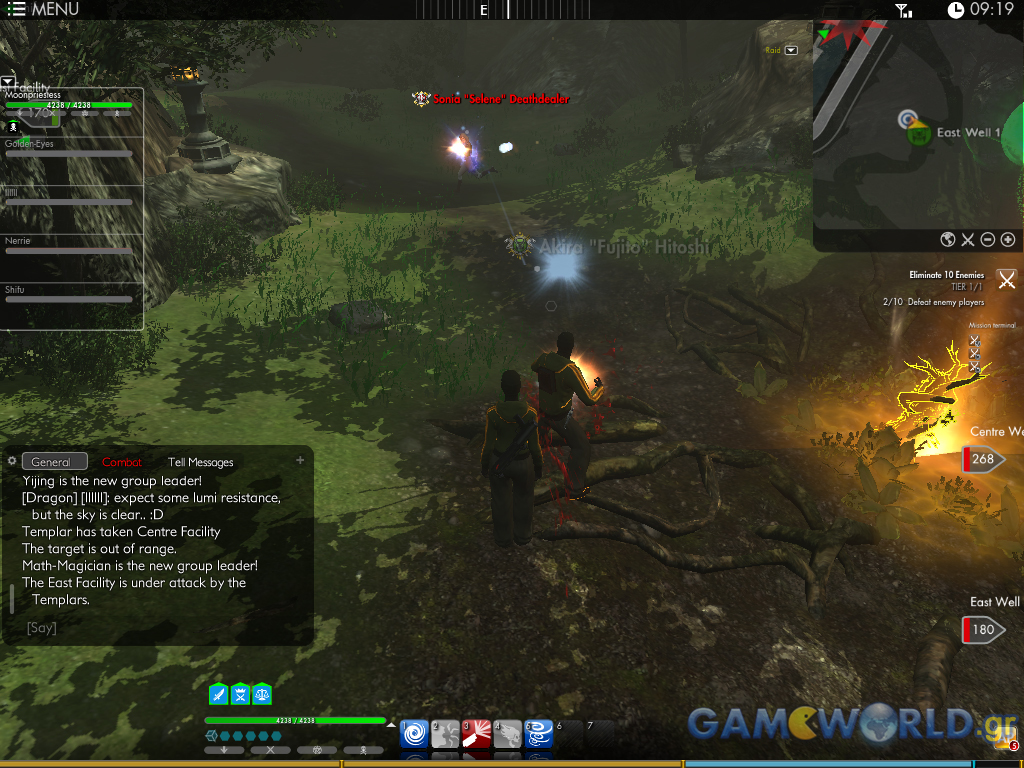Open the Raid dropdown arrow
This screenshot has width=1024, height=768.
(791, 50)
